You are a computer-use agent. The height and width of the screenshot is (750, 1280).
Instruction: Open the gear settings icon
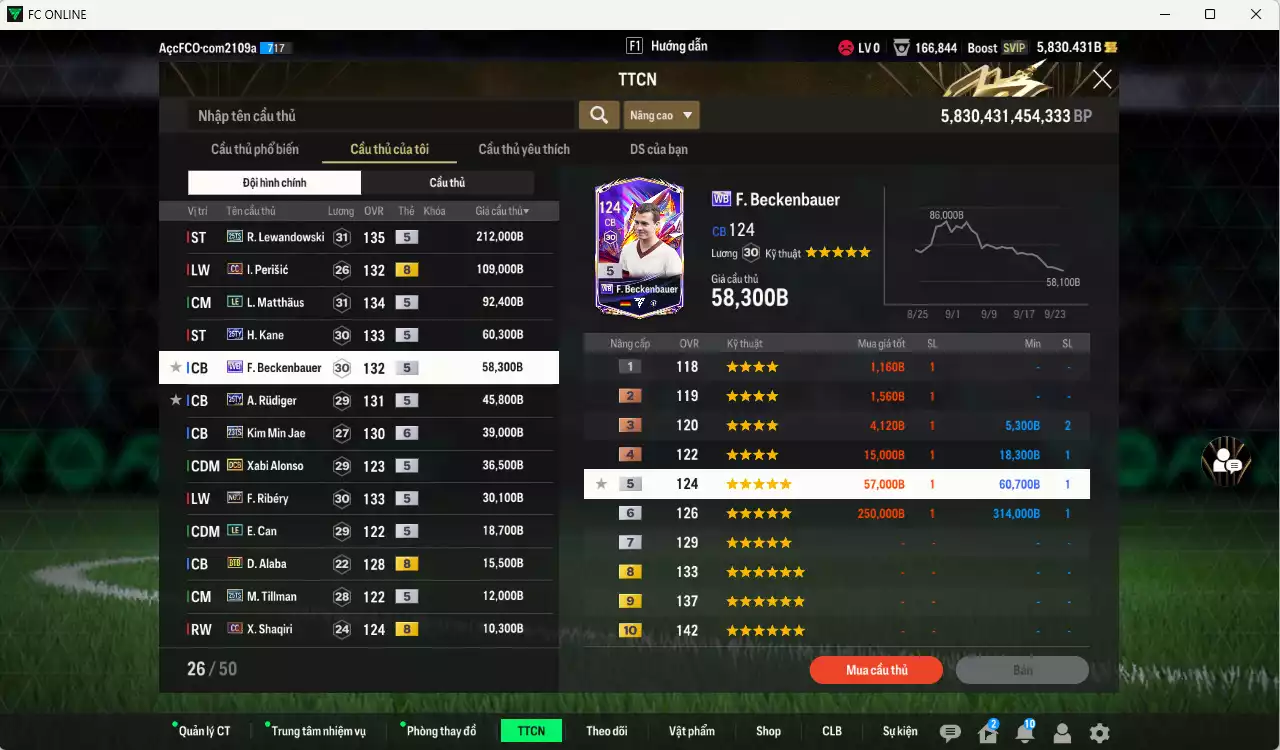(1099, 733)
